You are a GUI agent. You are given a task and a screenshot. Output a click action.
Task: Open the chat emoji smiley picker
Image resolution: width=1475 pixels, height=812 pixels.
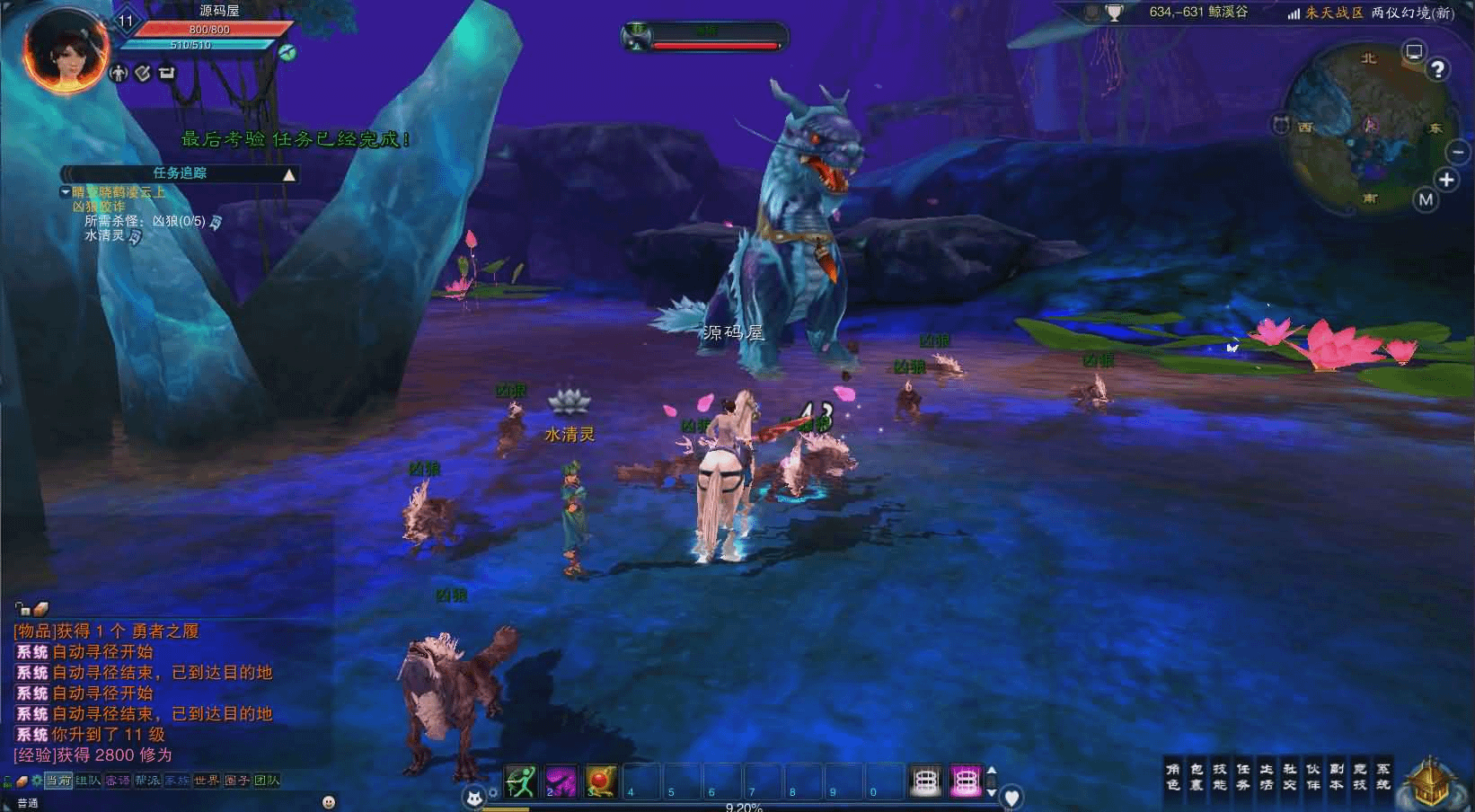329,801
